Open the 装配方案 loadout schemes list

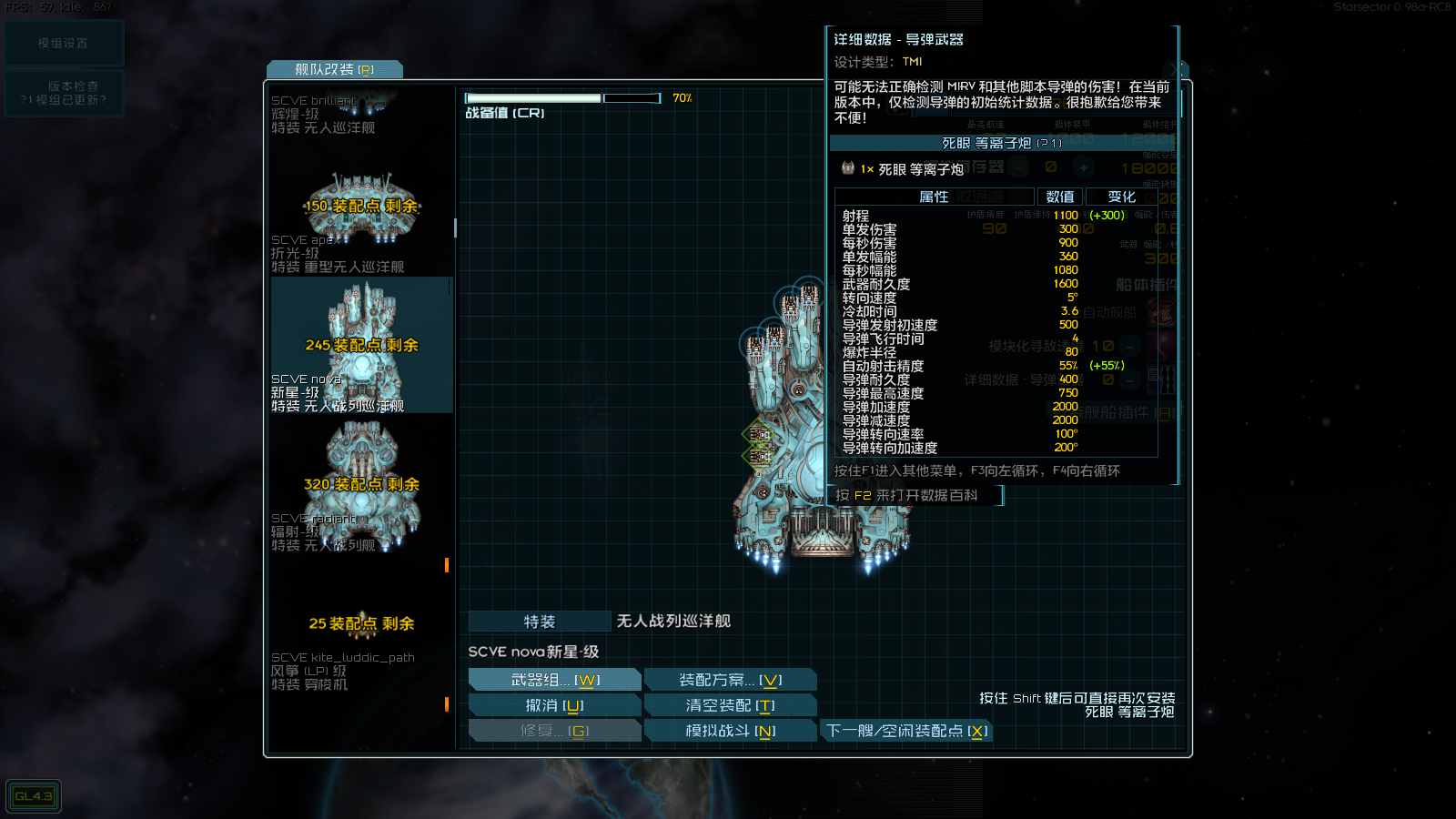click(x=728, y=679)
